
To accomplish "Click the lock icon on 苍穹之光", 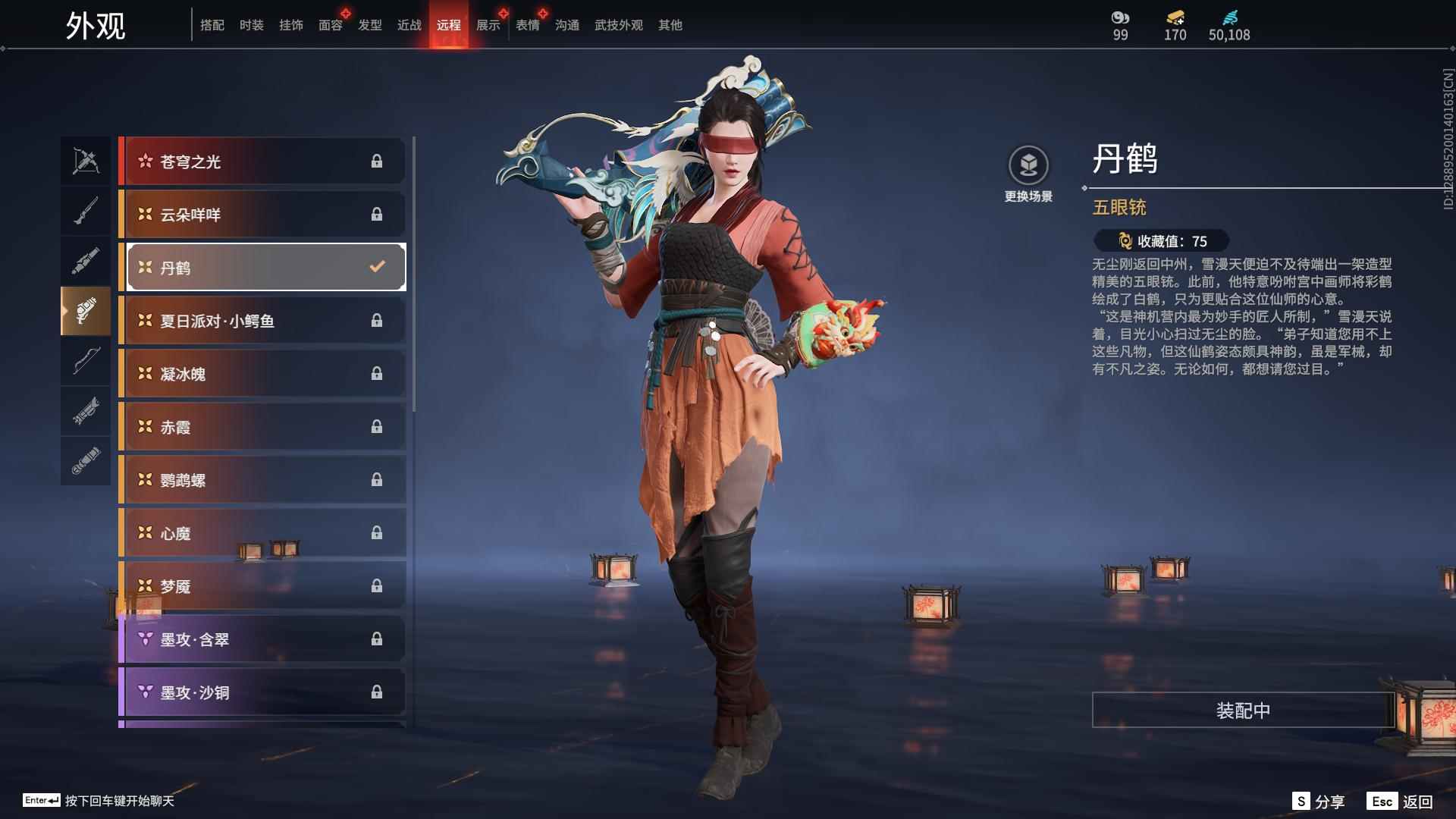I will coord(377,161).
